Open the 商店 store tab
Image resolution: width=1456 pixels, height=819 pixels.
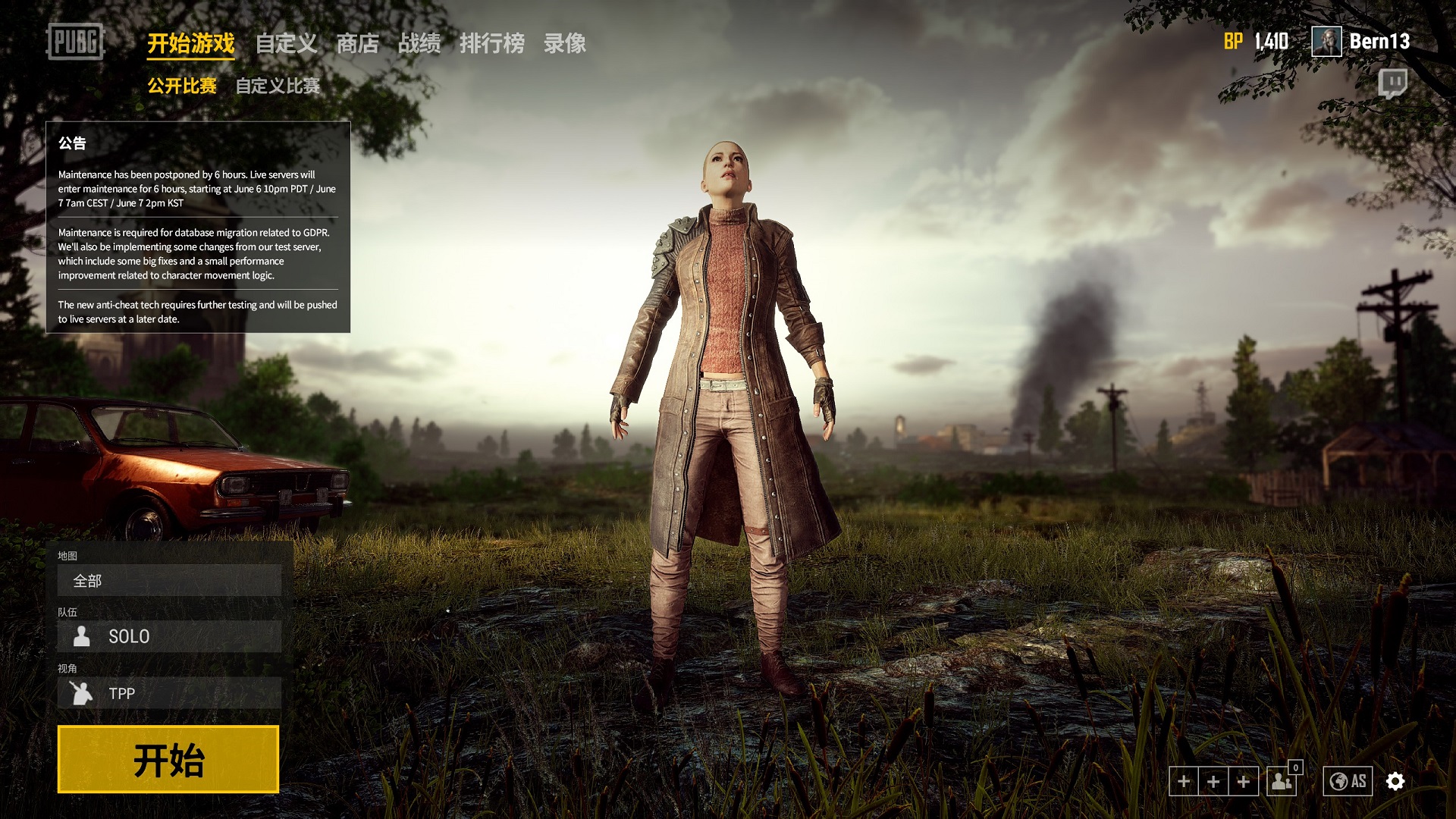(x=357, y=43)
